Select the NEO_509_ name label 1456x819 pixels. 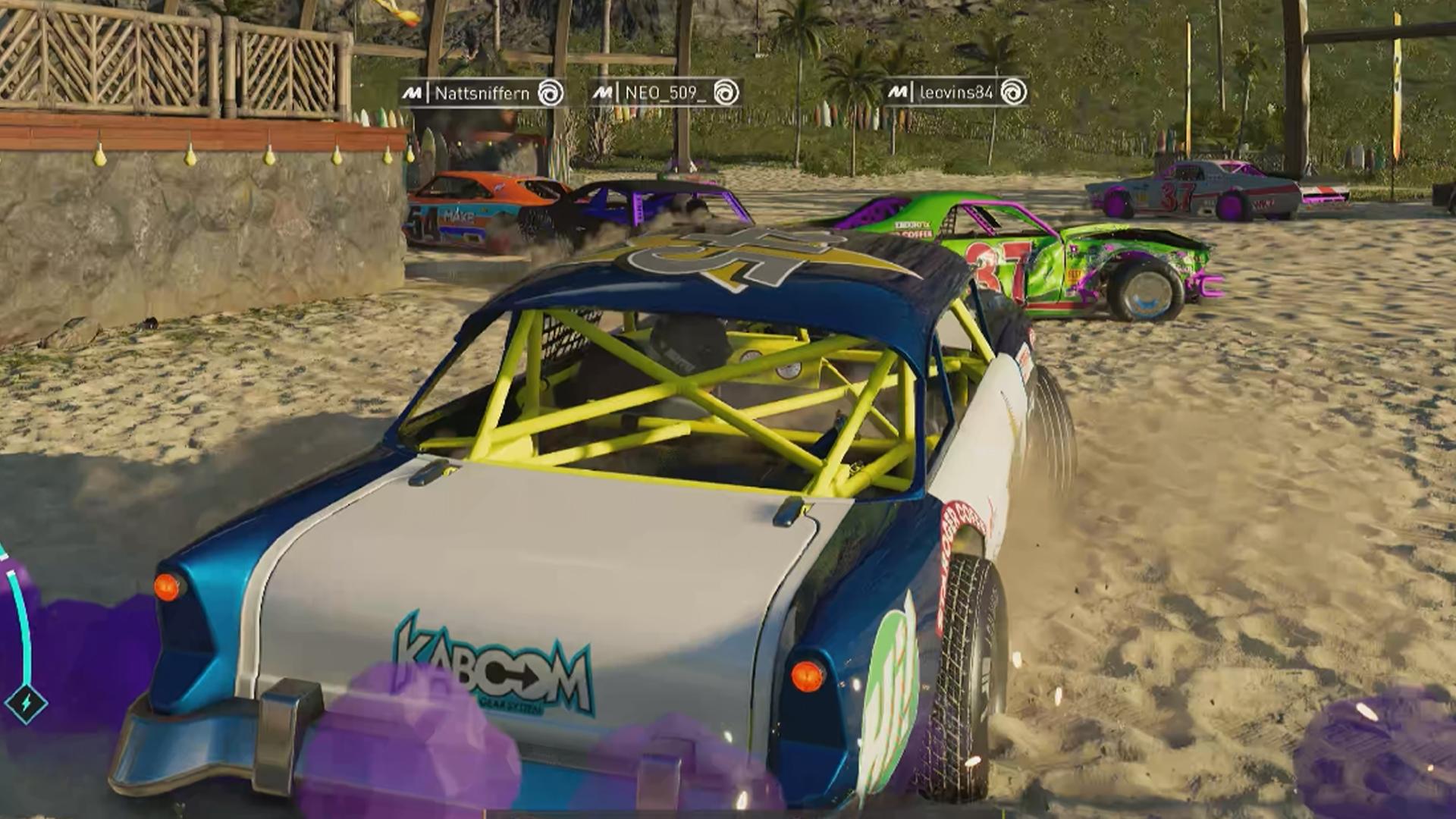667,94
